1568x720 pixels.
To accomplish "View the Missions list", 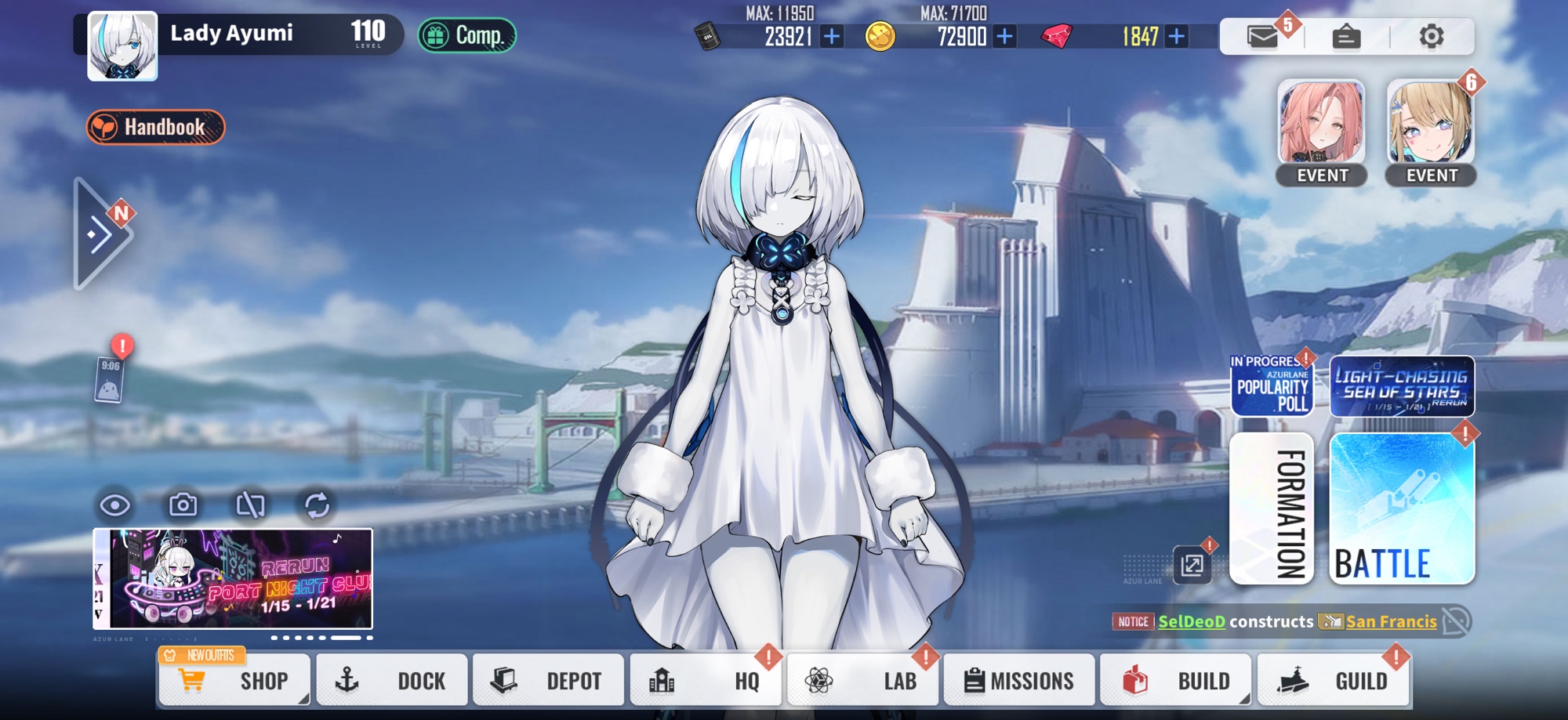I will [1018, 680].
